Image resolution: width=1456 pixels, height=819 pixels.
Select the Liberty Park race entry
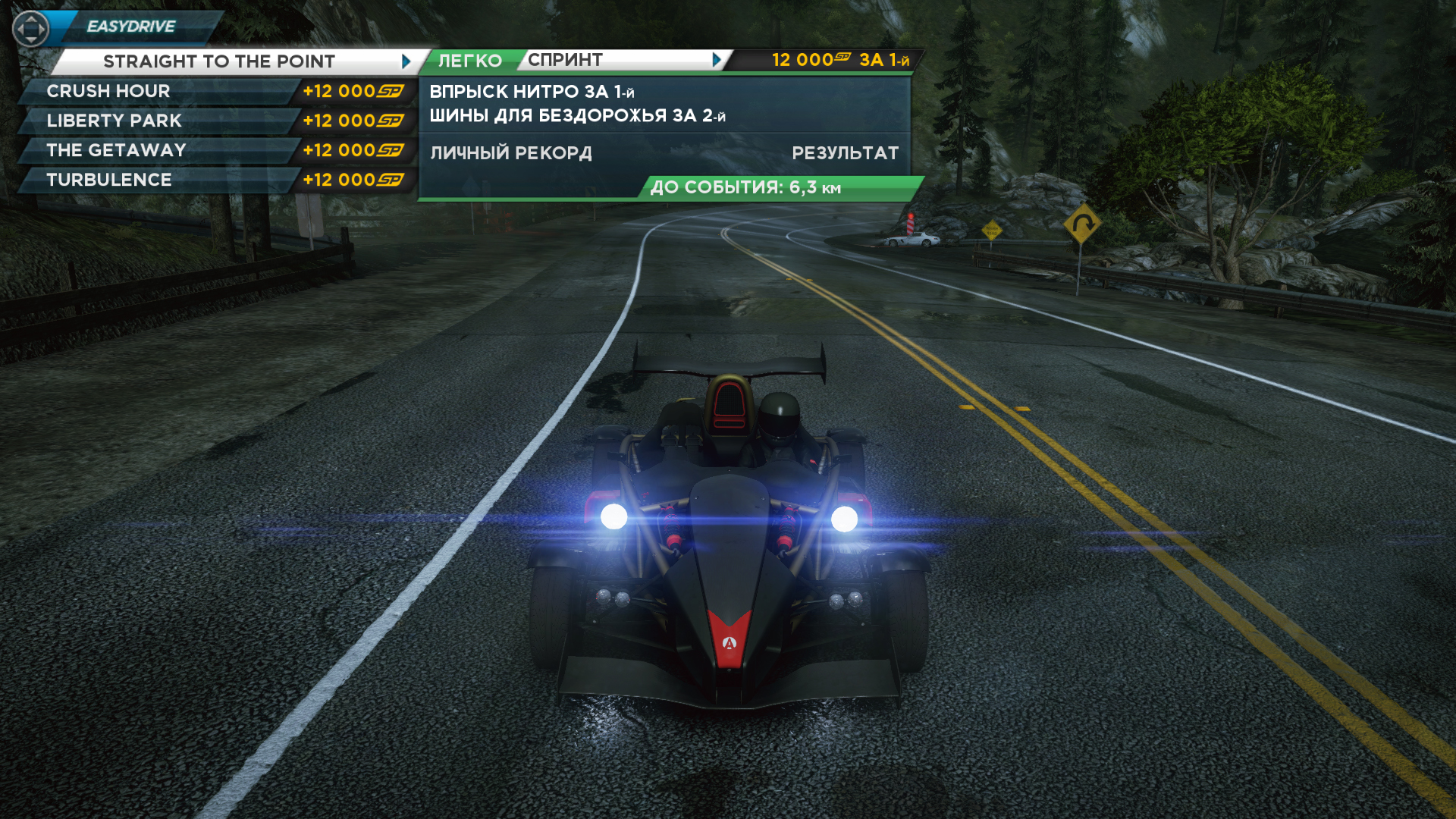pyautogui.click(x=114, y=121)
